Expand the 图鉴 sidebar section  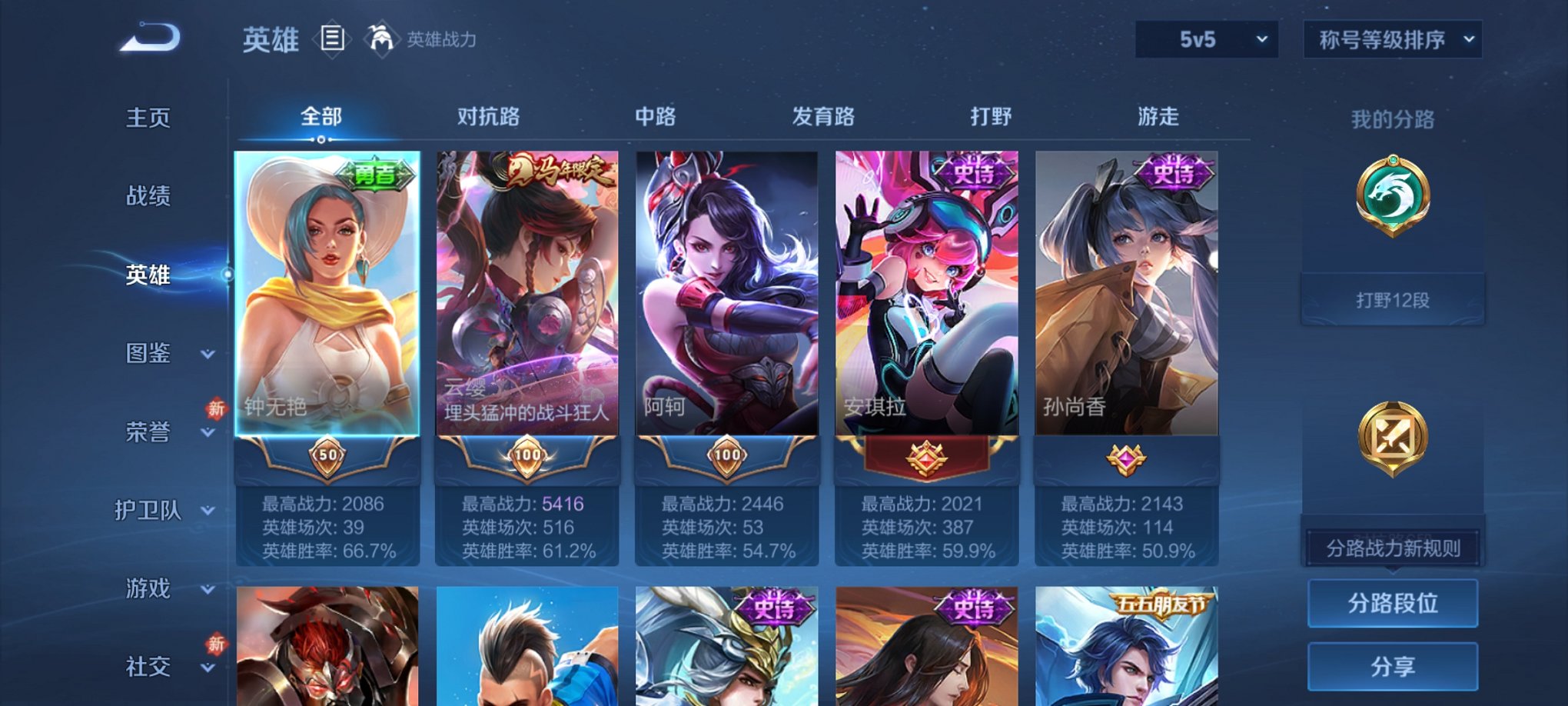point(150,355)
